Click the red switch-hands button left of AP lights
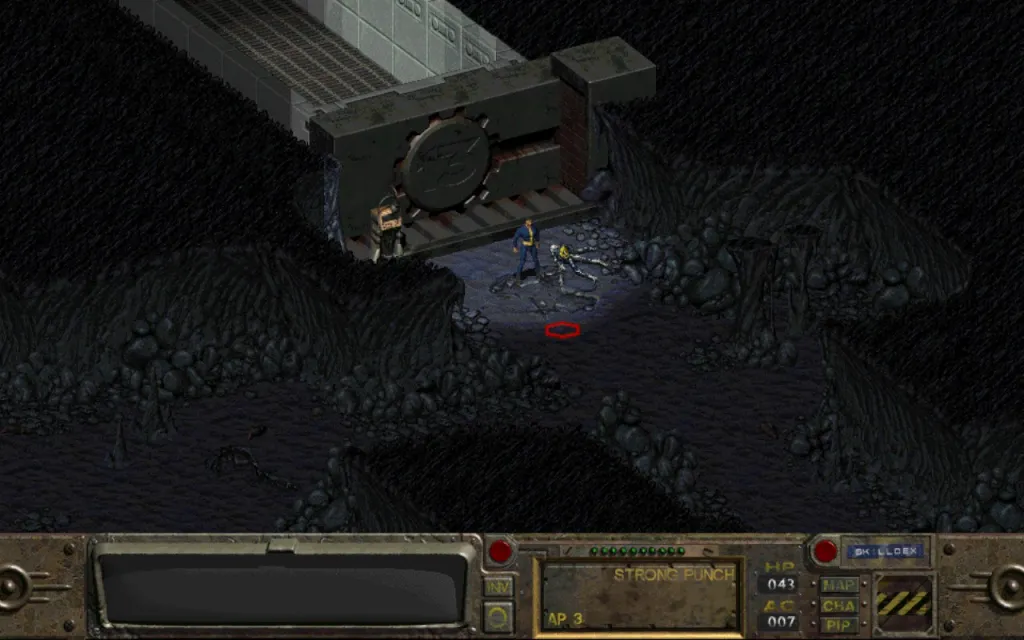1024x640 pixels. [499, 551]
